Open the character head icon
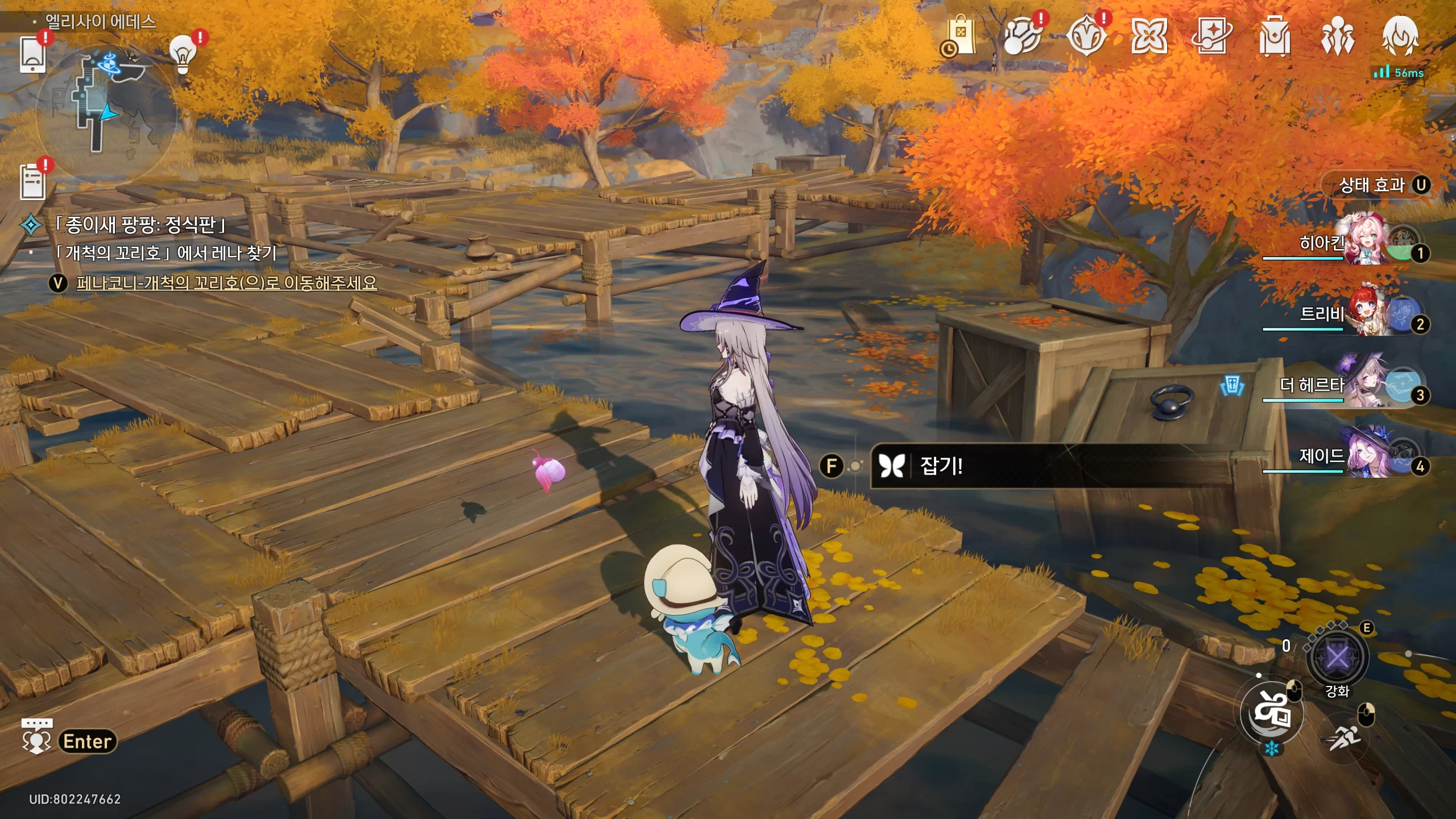 coord(1400,36)
